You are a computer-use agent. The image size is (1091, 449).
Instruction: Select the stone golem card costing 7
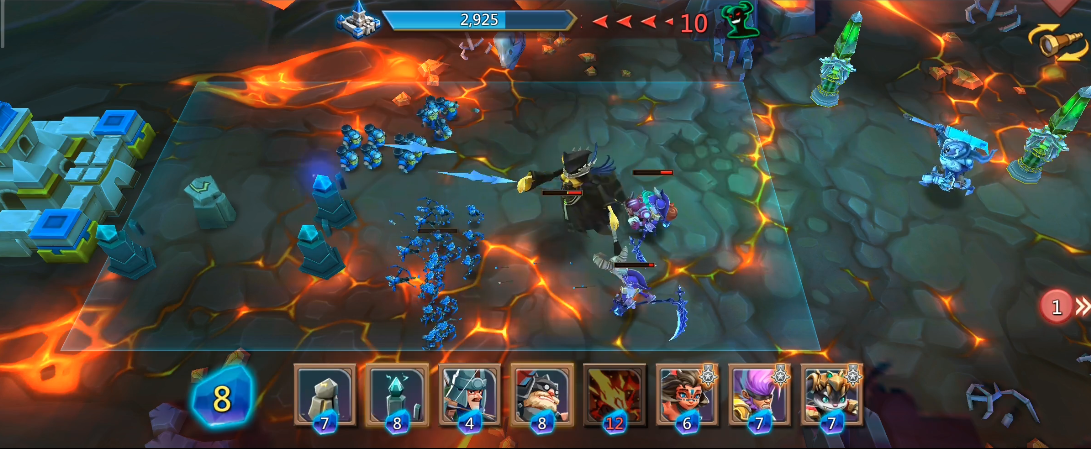pos(323,395)
